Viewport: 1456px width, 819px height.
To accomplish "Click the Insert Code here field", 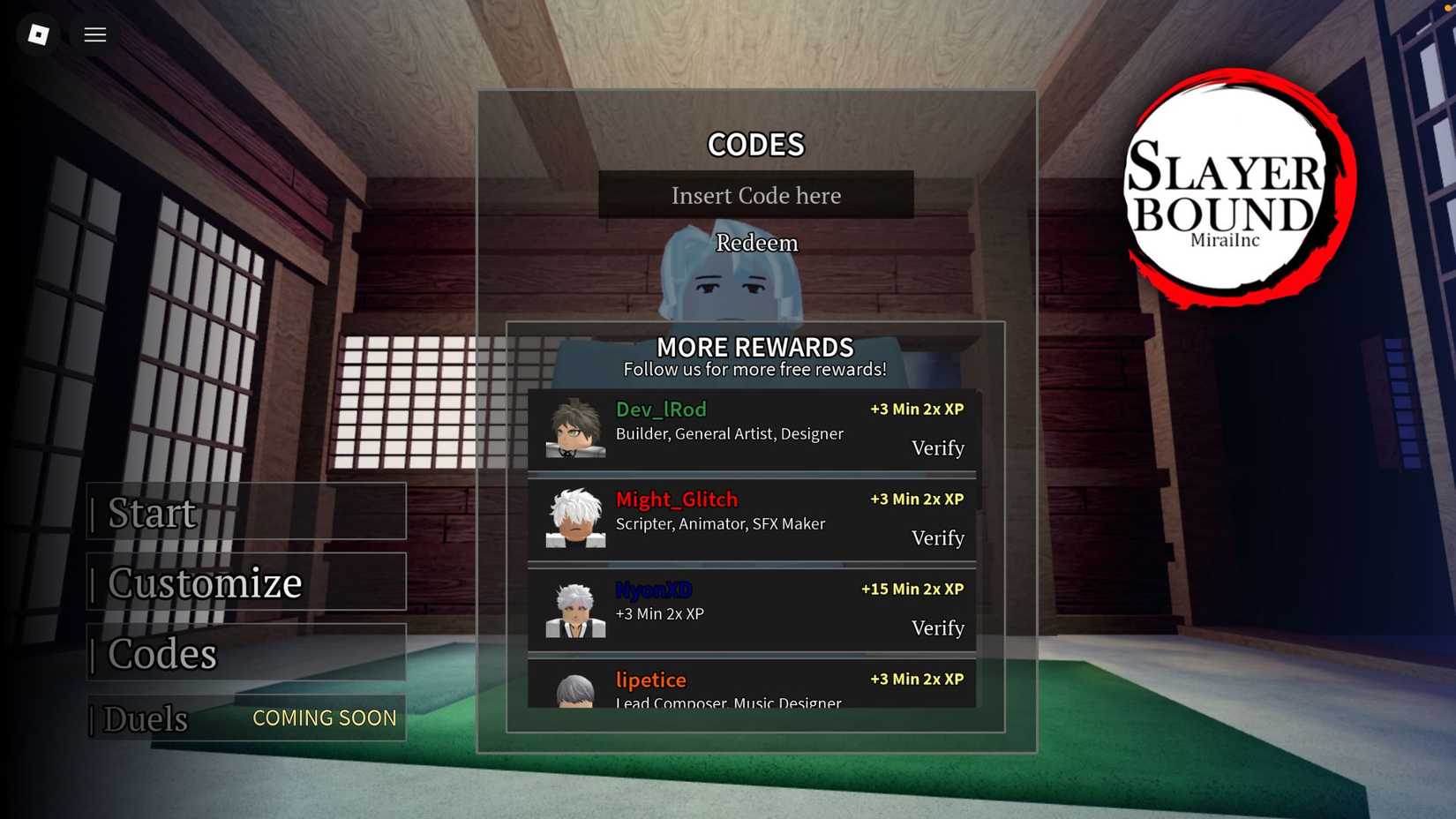I will (x=756, y=195).
